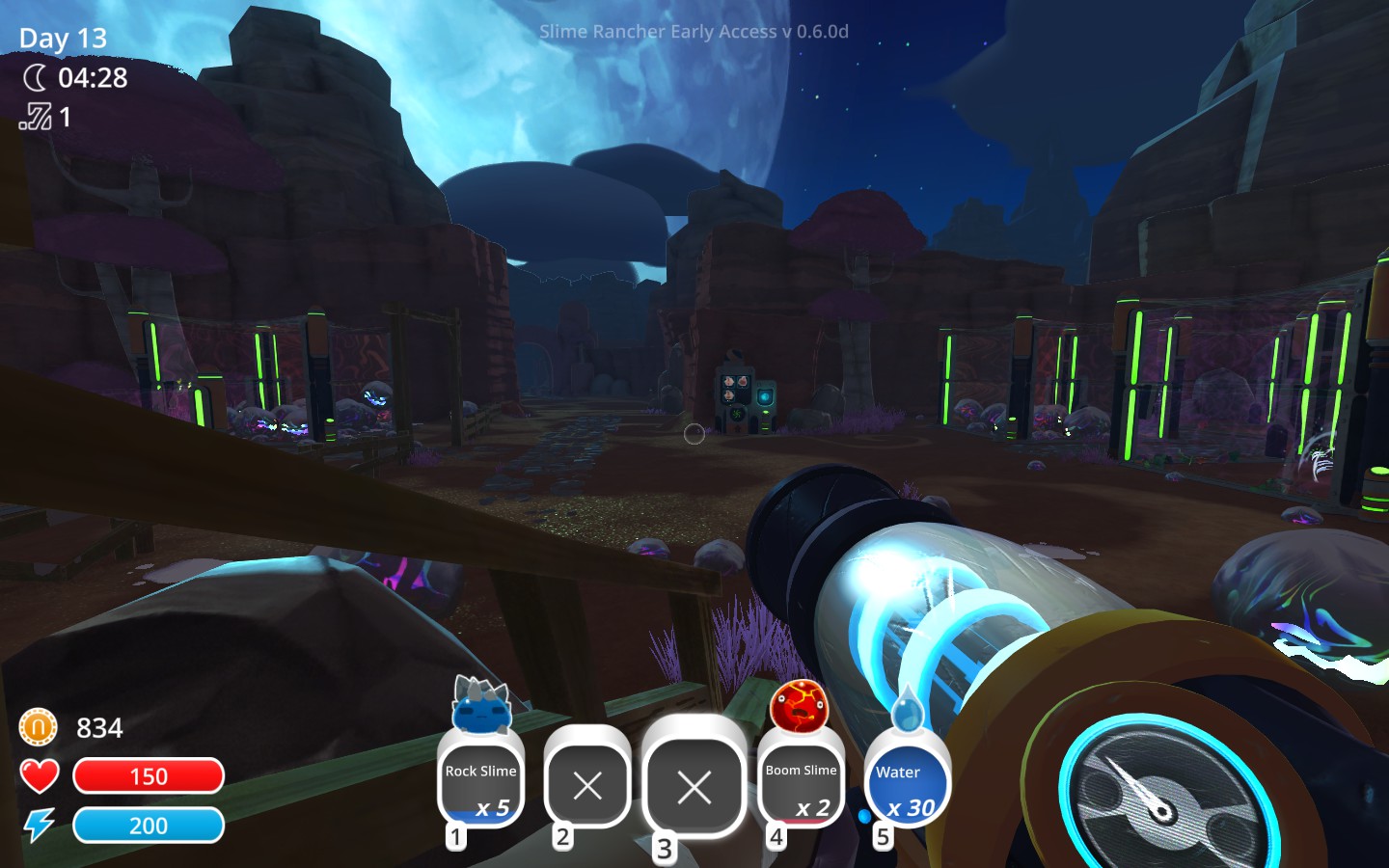
Task: Select the Rock Slime in hotbar slot 1
Action: 481,783
